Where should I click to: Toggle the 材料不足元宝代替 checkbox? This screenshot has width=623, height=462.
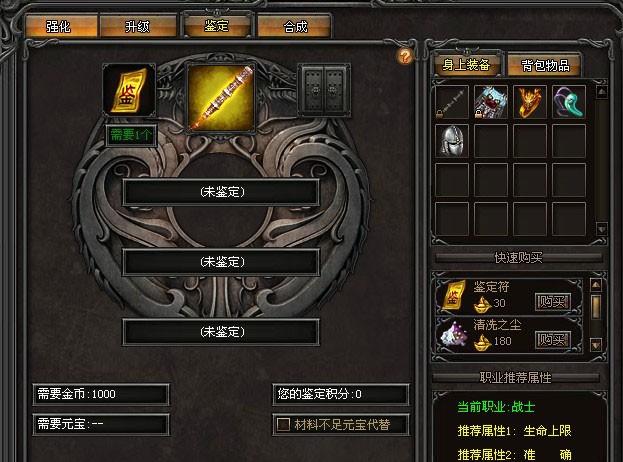point(283,425)
